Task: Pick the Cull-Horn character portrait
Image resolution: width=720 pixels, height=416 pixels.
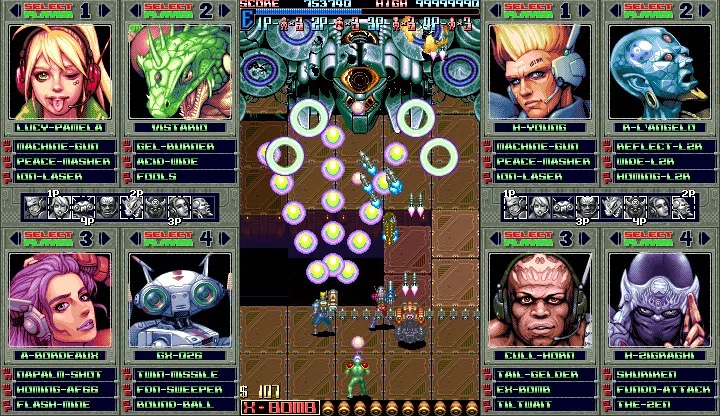Action: pyautogui.click(x=539, y=300)
